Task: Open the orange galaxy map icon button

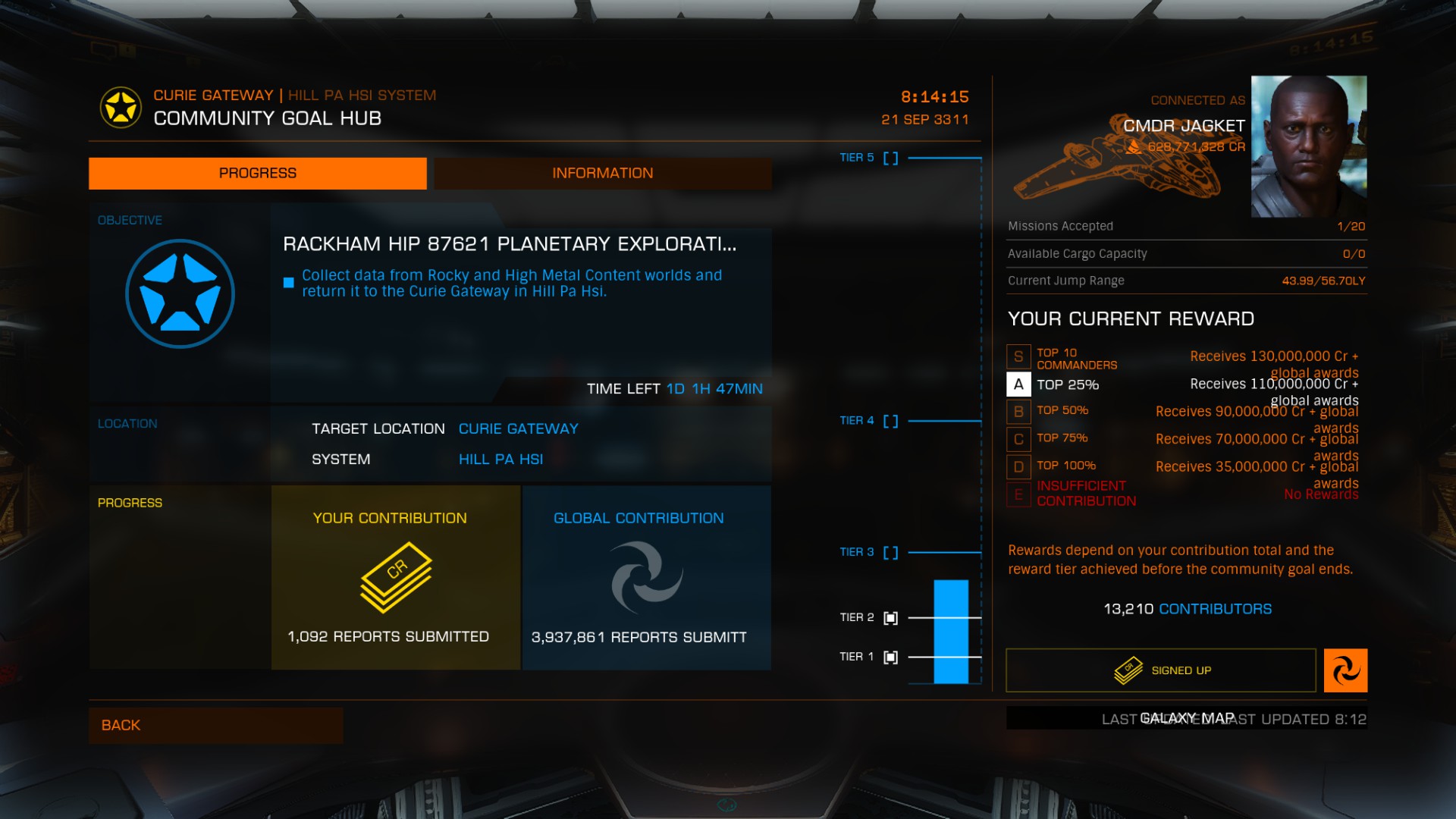Action: coord(1345,670)
